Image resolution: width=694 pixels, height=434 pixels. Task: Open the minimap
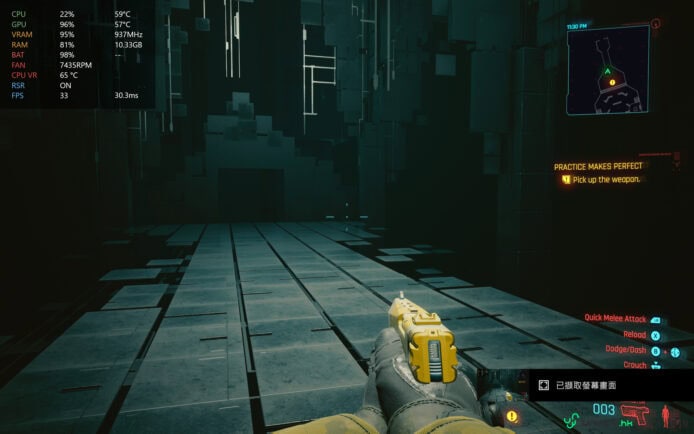pyautogui.click(x=613, y=69)
